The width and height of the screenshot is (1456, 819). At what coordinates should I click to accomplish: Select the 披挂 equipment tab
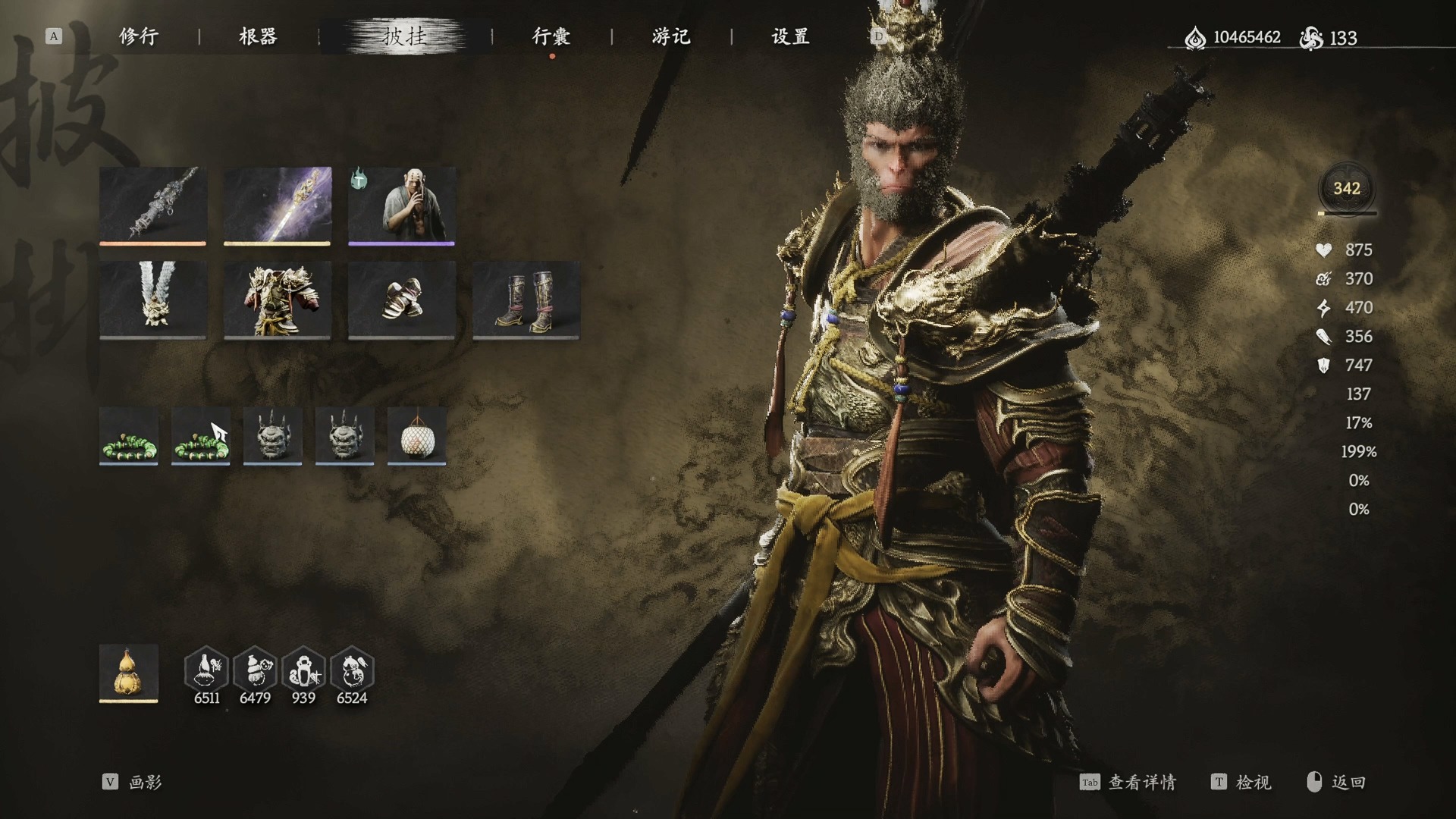click(x=404, y=36)
